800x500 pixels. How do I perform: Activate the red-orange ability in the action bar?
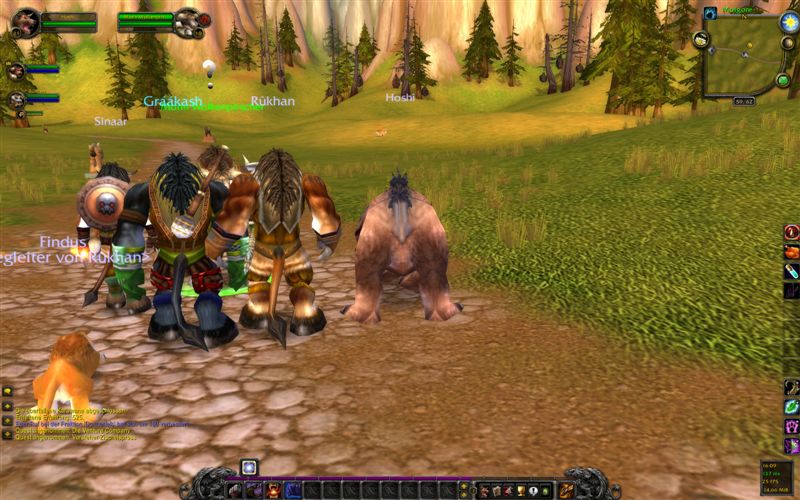(274, 490)
